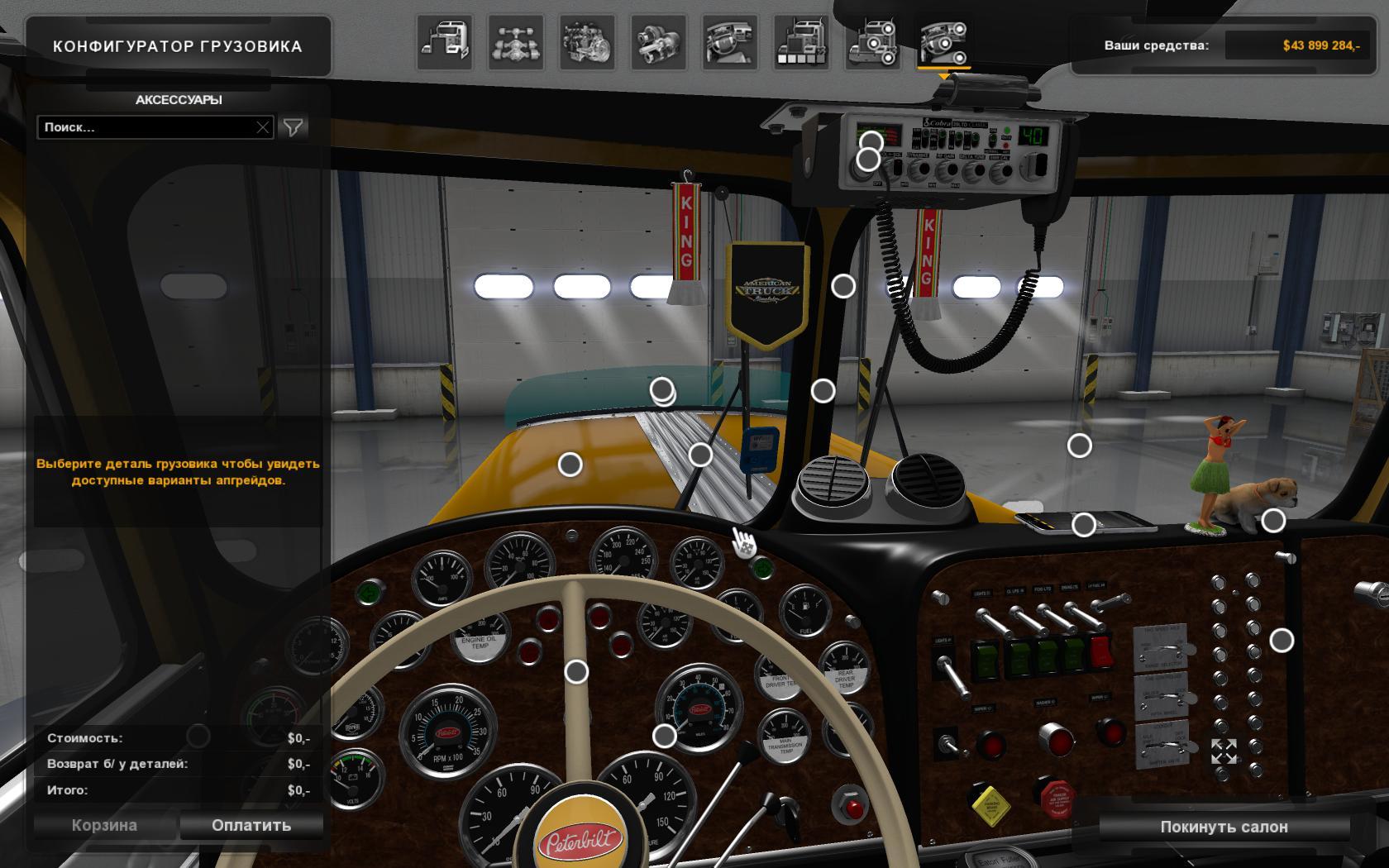The height and width of the screenshot is (868, 1389).
Task: Open the truck paint job tab
Action: (x=800, y=42)
